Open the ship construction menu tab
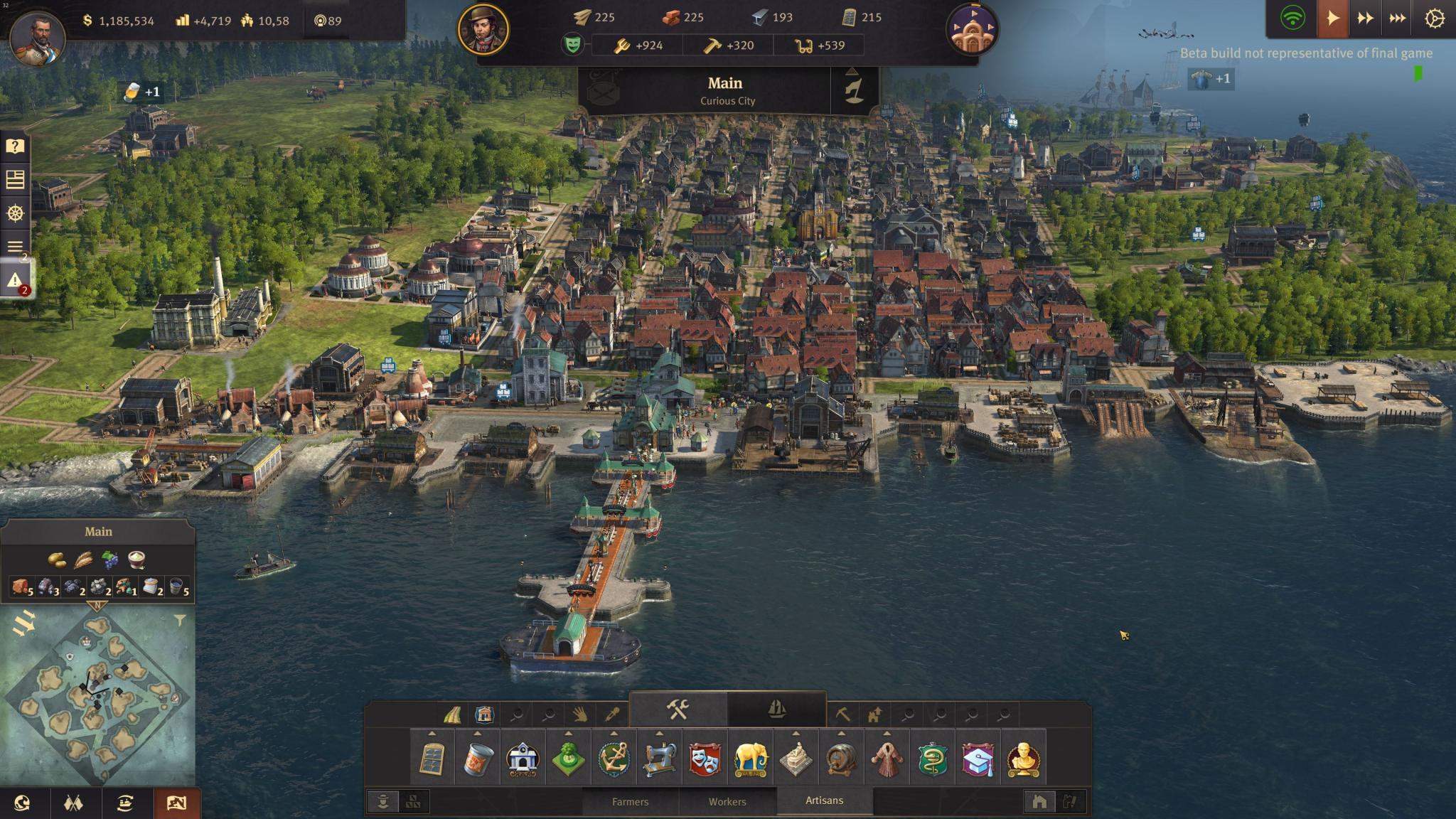 (776, 709)
